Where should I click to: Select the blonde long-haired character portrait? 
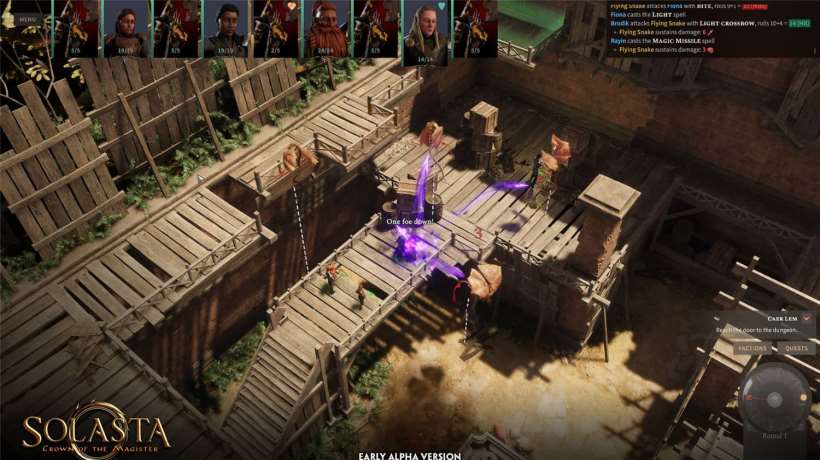click(x=426, y=32)
